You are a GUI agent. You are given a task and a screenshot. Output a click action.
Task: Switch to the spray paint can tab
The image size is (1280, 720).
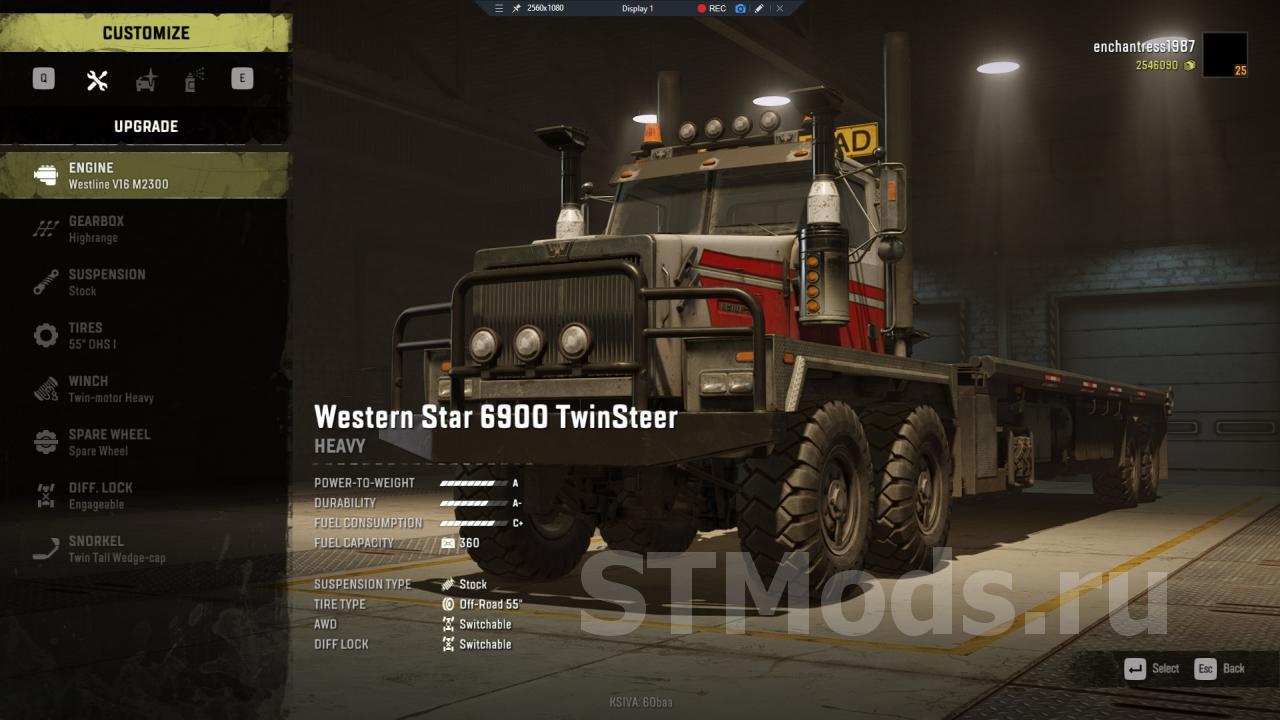click(x=194, y=80)
